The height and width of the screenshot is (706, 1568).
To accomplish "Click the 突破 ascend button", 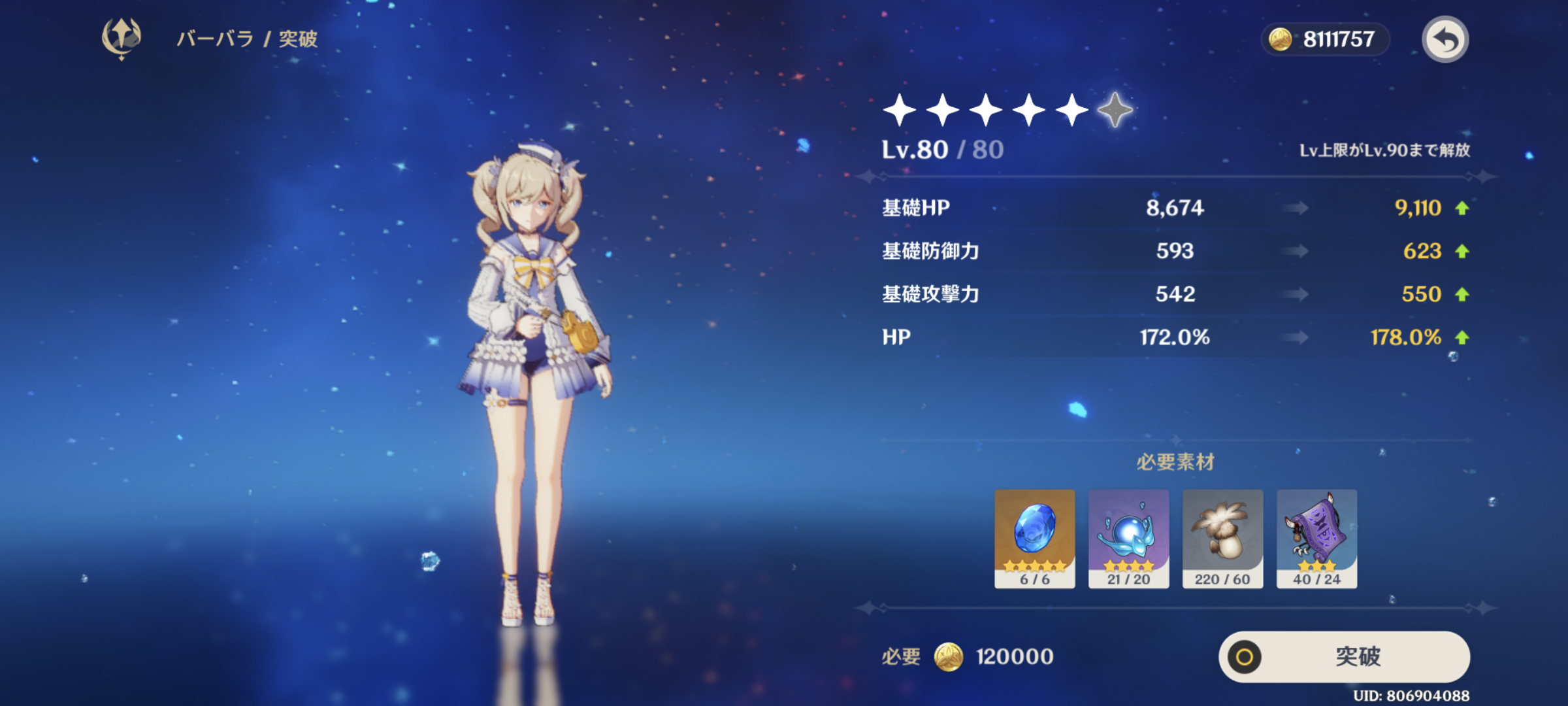I will 1345,656.
